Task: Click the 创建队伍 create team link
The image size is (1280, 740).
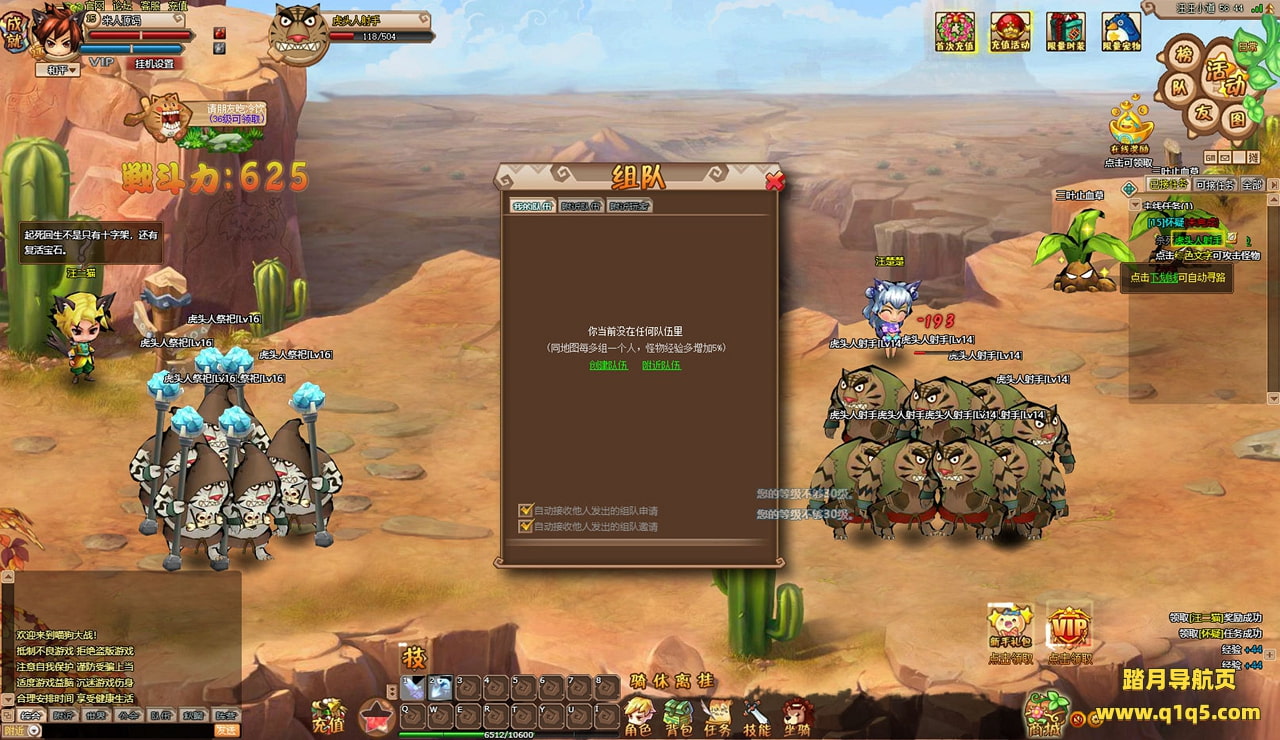Action: pyautogui.click(x=608, y=365)
